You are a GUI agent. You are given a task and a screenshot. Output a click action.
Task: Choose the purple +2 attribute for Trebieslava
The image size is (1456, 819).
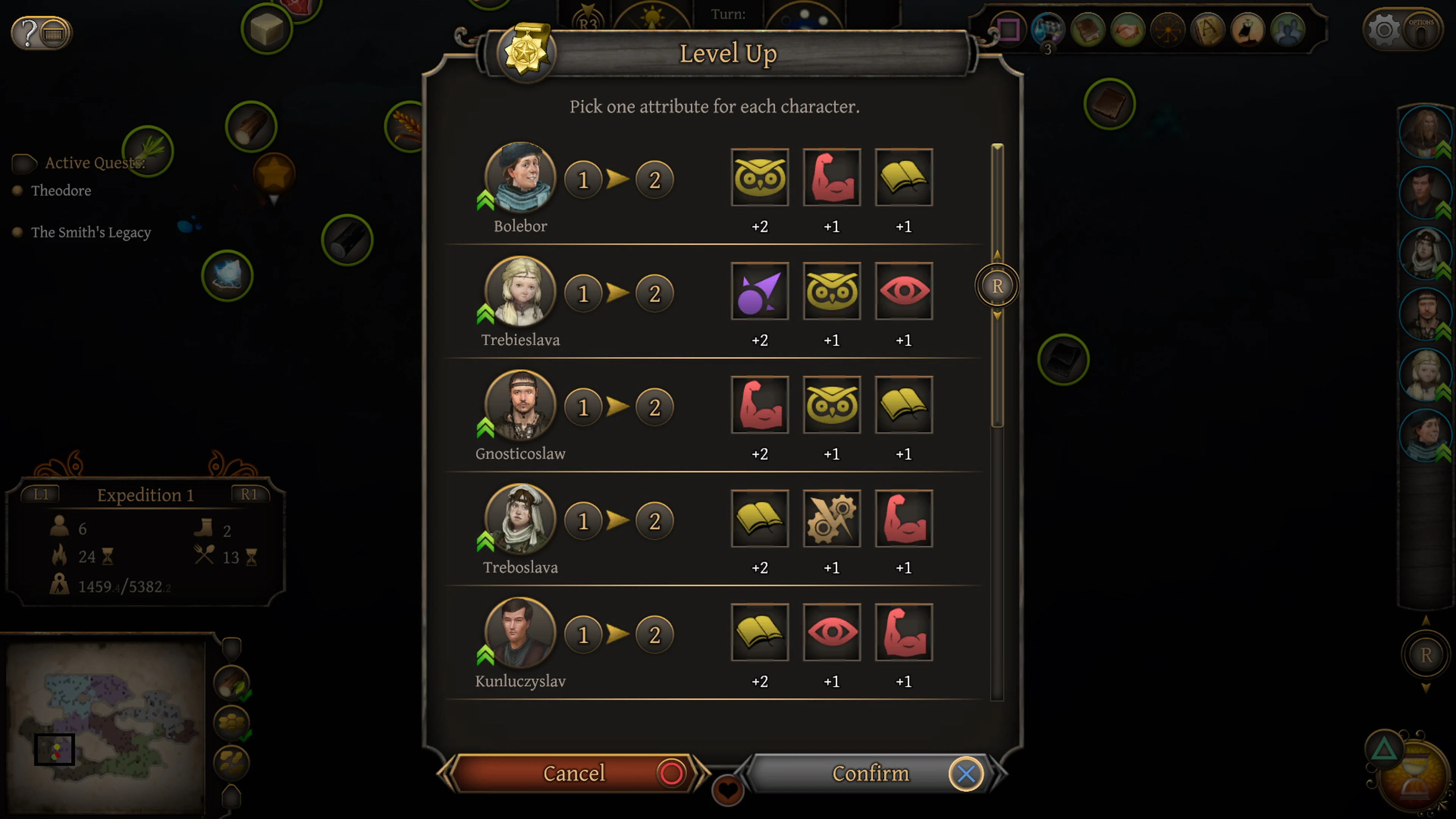tap(759, 291)
